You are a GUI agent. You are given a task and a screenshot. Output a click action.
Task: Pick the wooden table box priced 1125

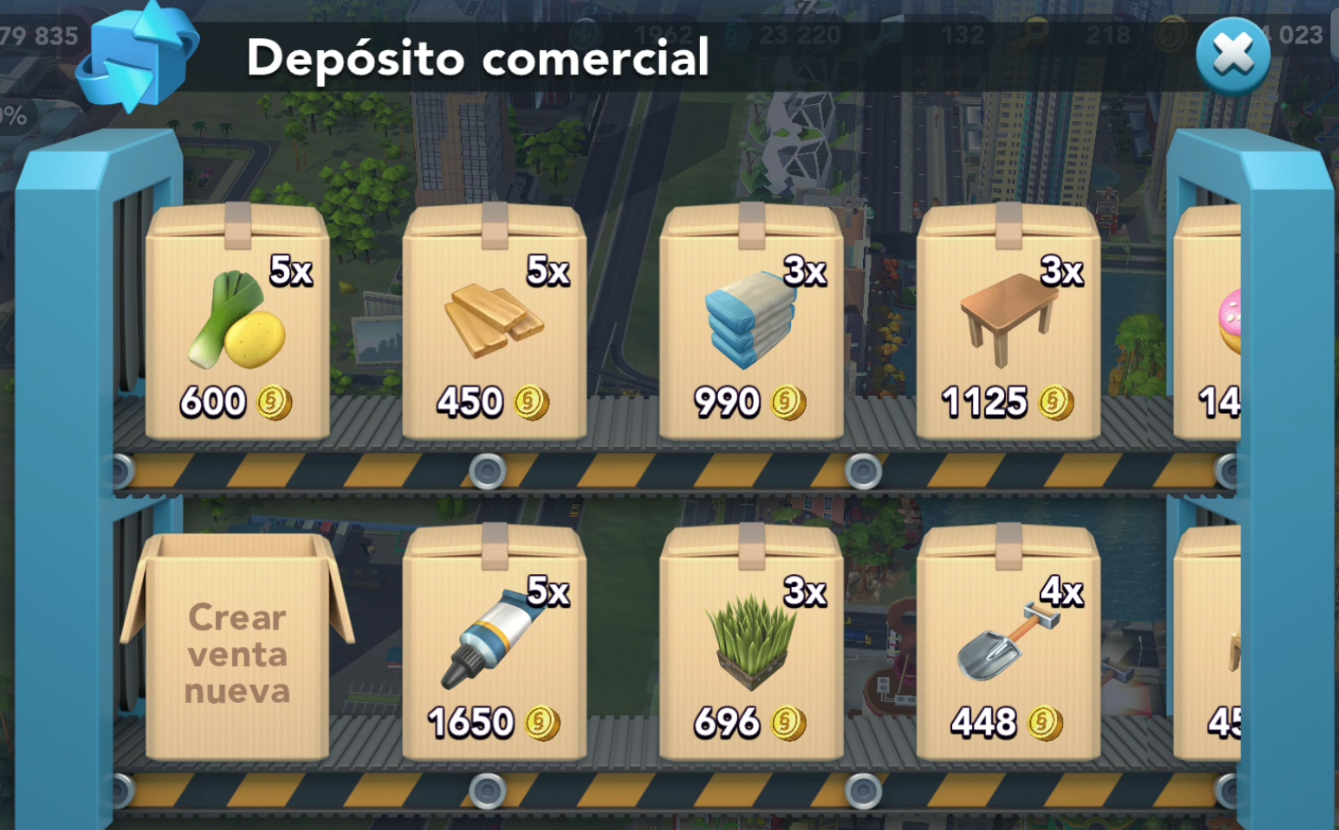(1008, 325)
